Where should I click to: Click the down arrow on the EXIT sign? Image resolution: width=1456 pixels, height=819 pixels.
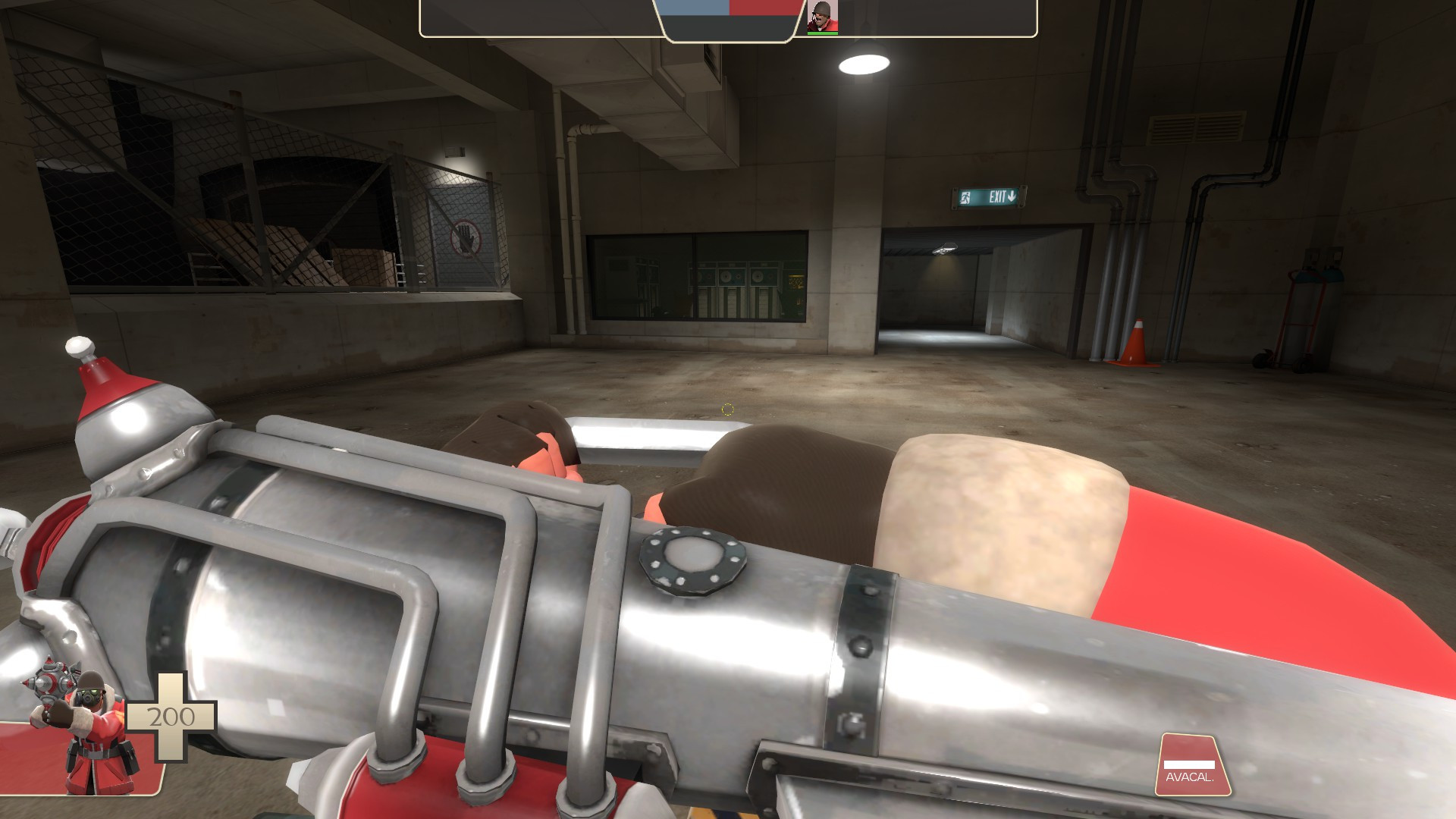point(1011,196)
